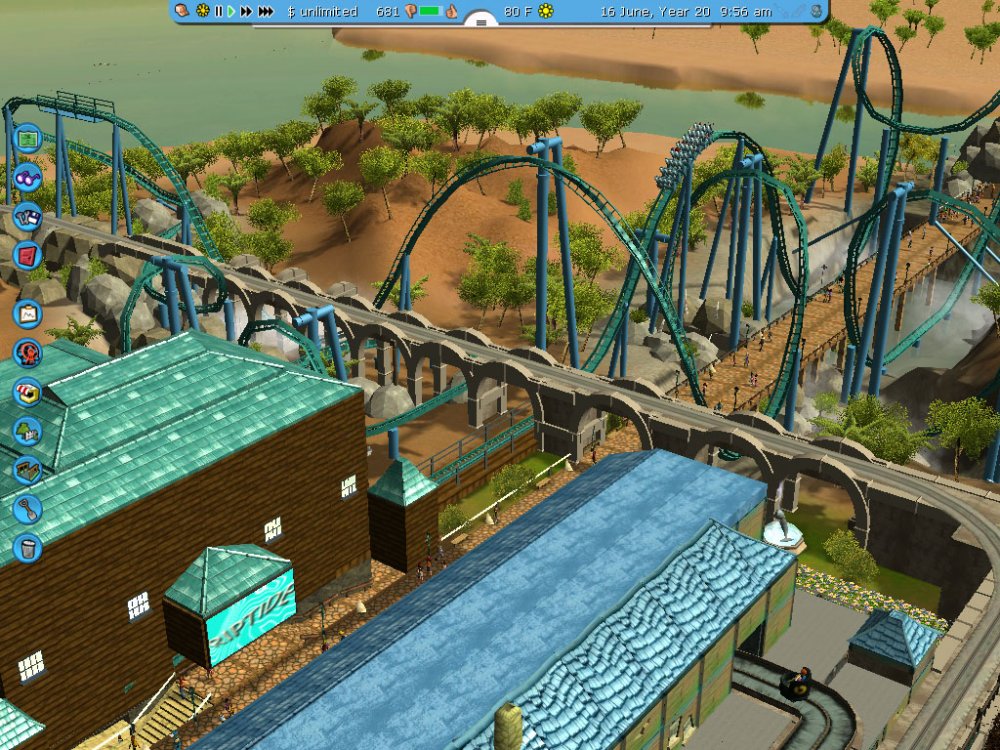Open the weather sun icon next to temperature
The image size is (1000, 750).
[x=546, y=11]
